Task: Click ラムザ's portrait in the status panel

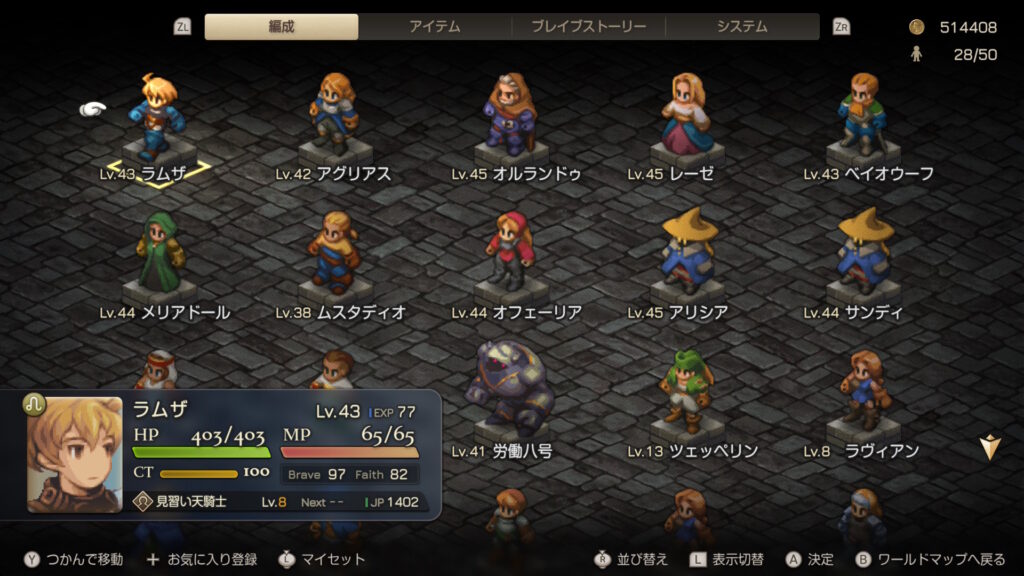Action: 75,455
